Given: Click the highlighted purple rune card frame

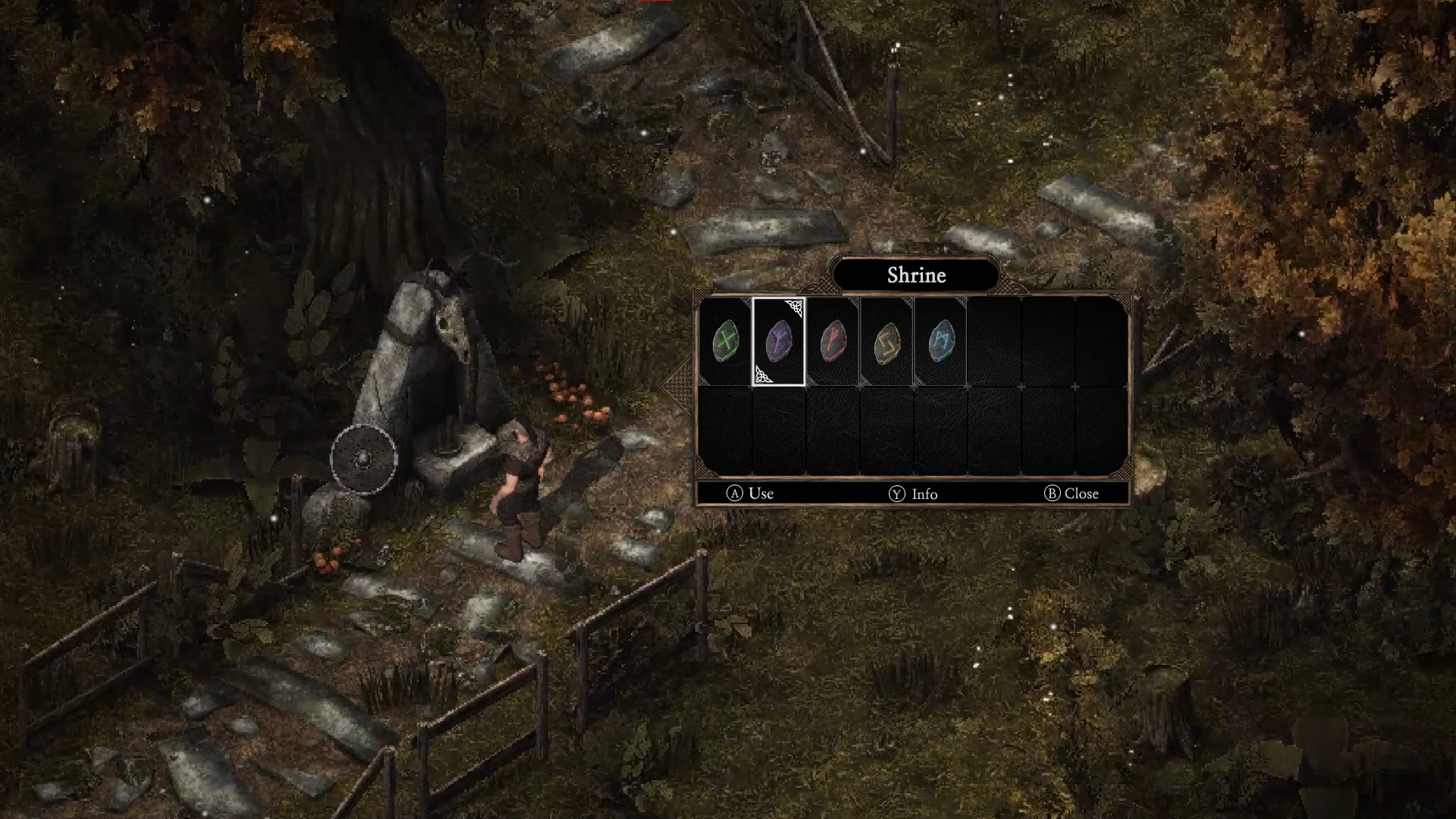Looking at the screenshot, I should pos(778,343).
